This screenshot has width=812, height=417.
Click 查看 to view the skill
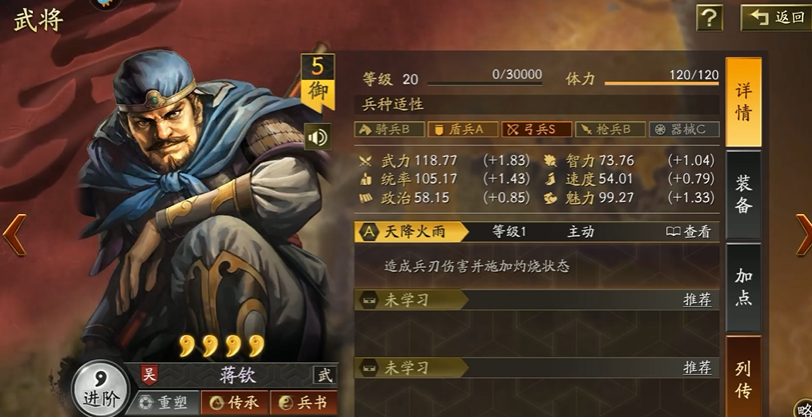(689, 231)
